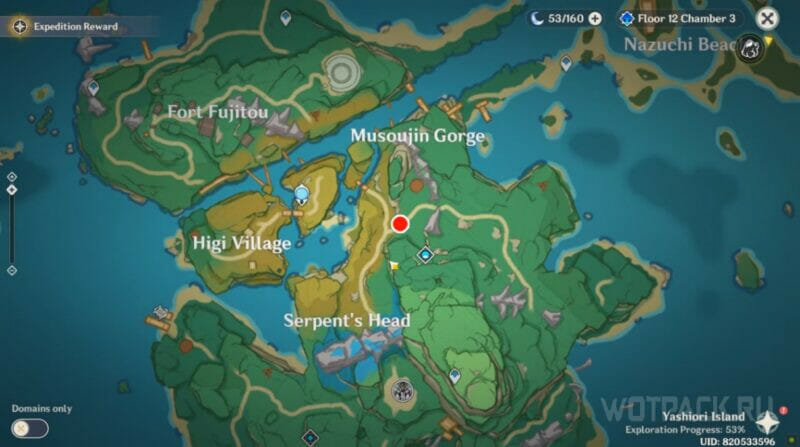Open the star map-pin button beside Yashiori Island
The image size is (800, 447).
(767, 423)
